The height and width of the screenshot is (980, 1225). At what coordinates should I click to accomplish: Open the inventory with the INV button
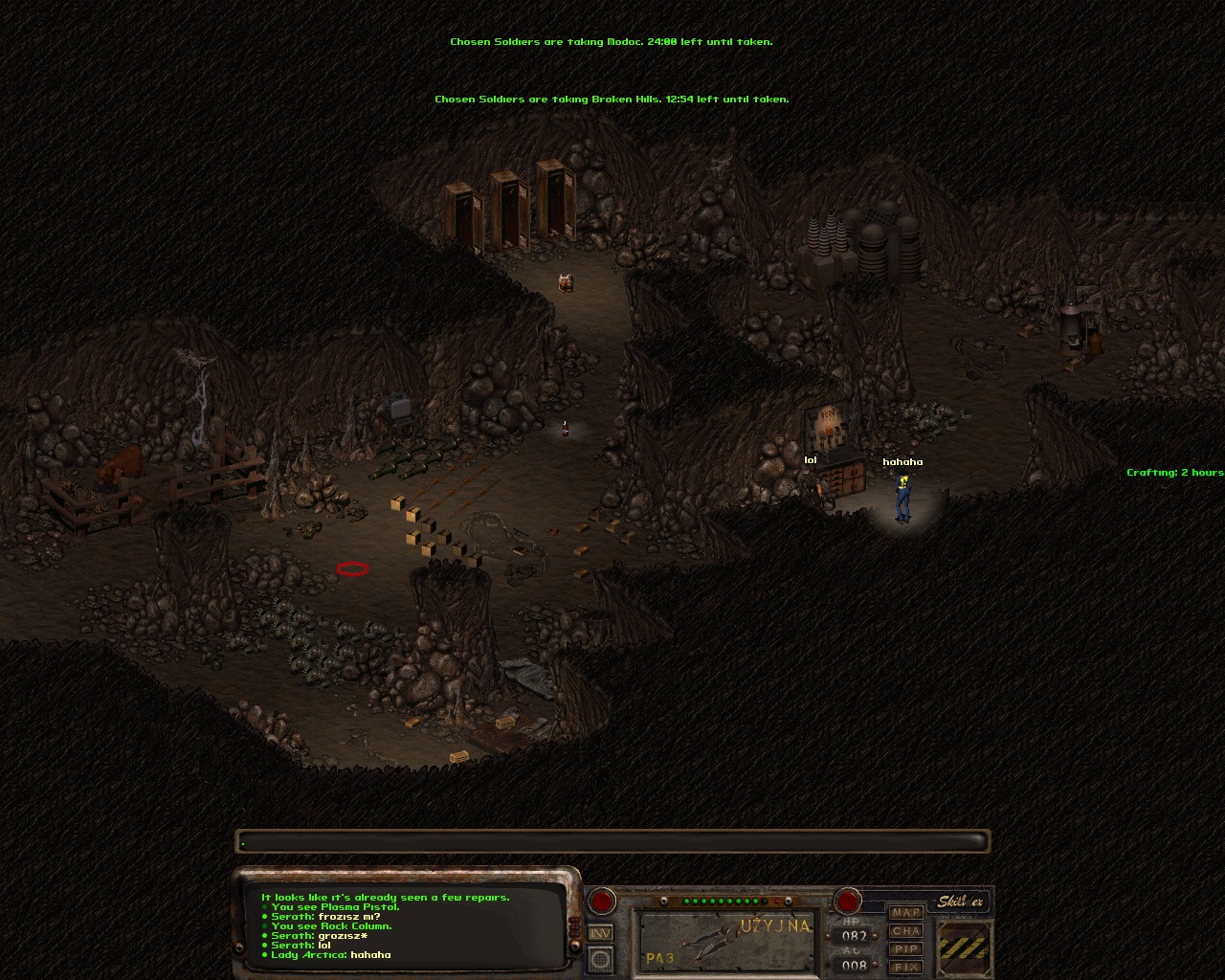[600, 933]
